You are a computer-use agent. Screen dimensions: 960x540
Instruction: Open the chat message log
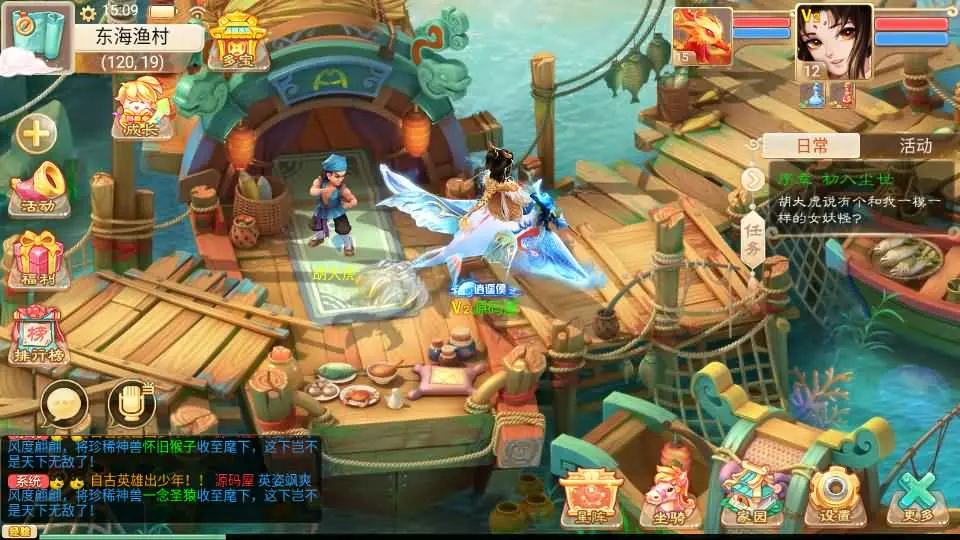(160, 477)
